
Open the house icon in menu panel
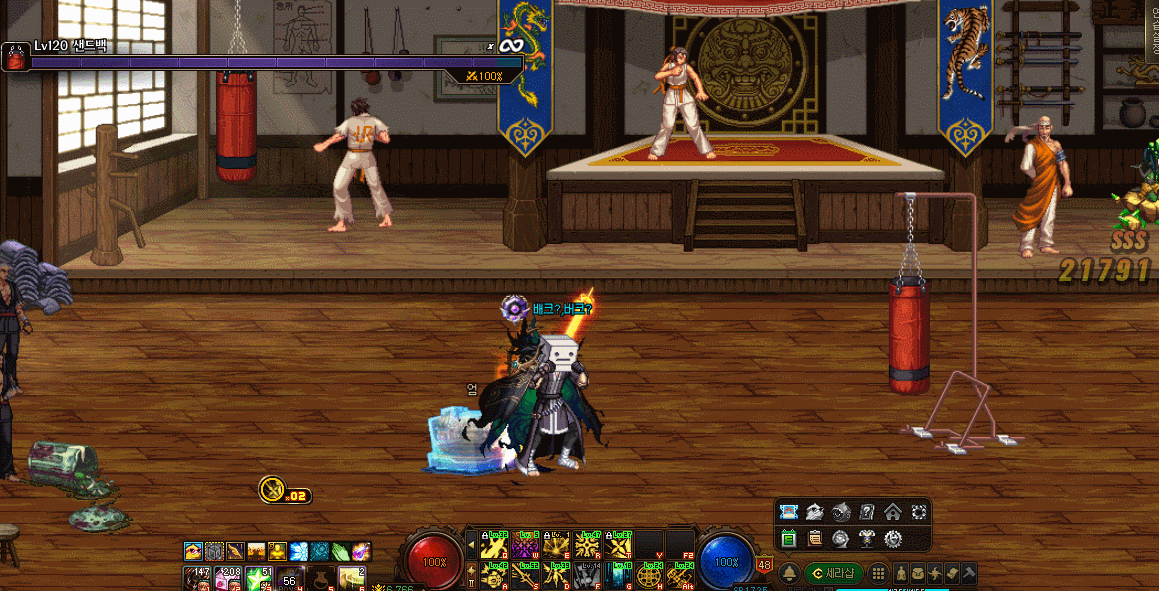point(892,512)
